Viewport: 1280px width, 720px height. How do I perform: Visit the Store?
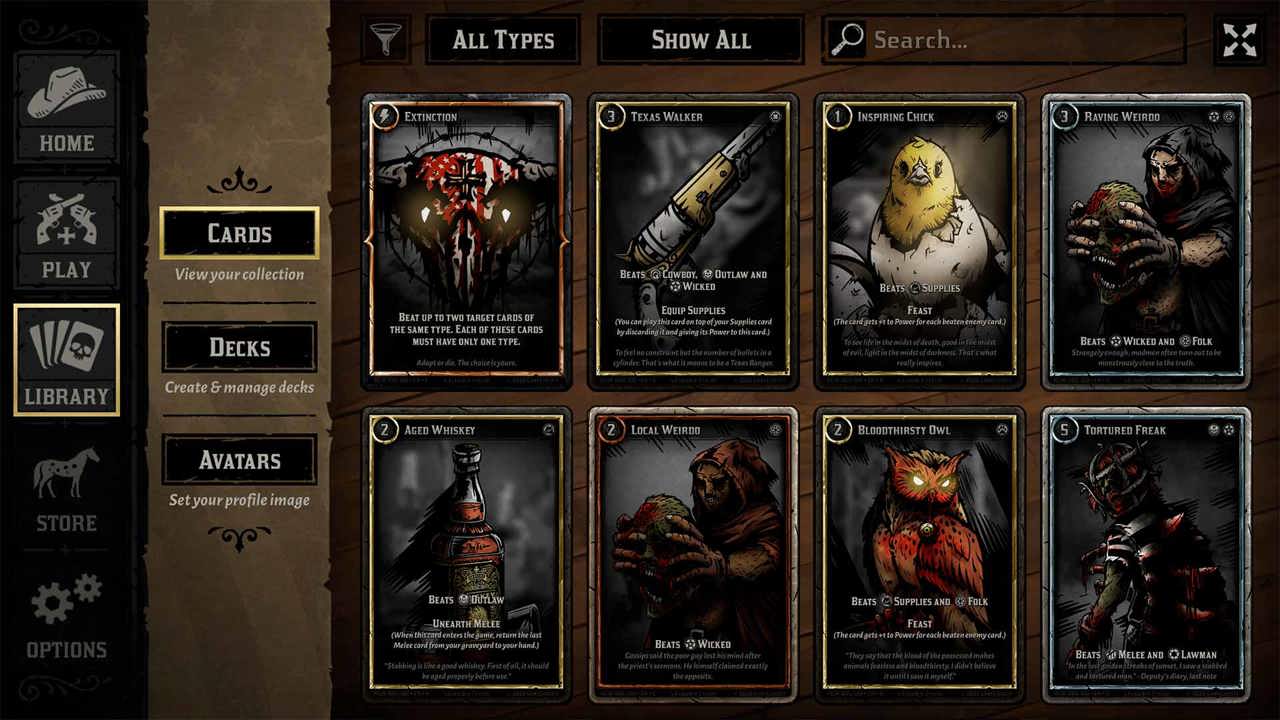66,488
